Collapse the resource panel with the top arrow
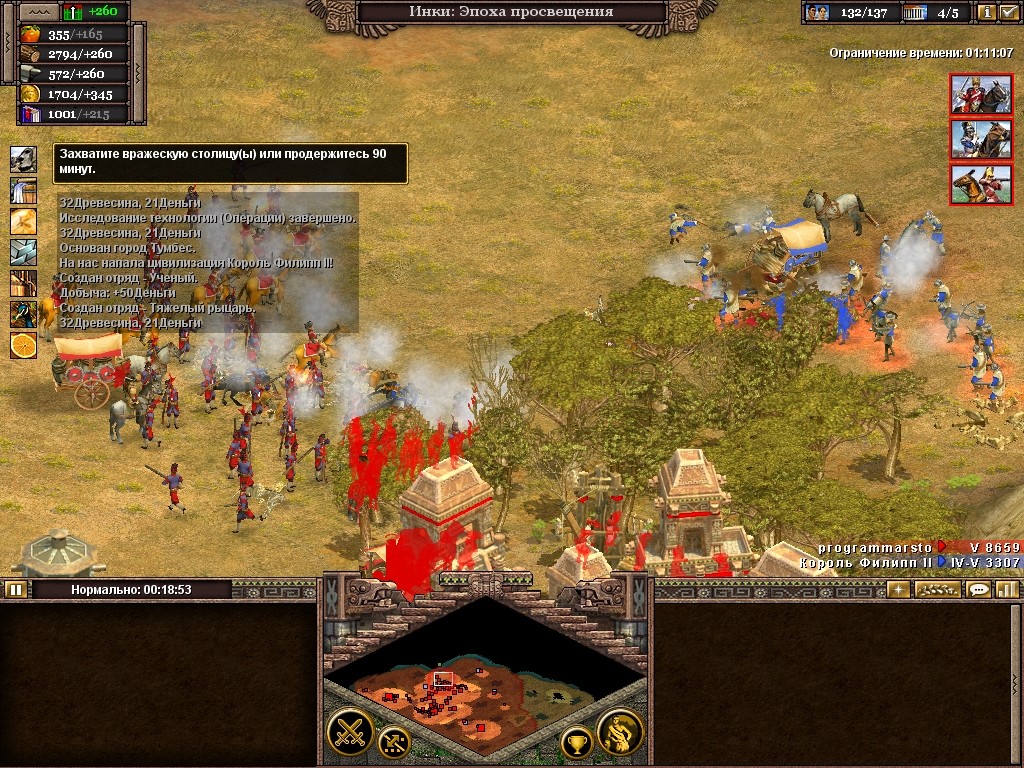 pyautogui.click(x=38, y=12)
